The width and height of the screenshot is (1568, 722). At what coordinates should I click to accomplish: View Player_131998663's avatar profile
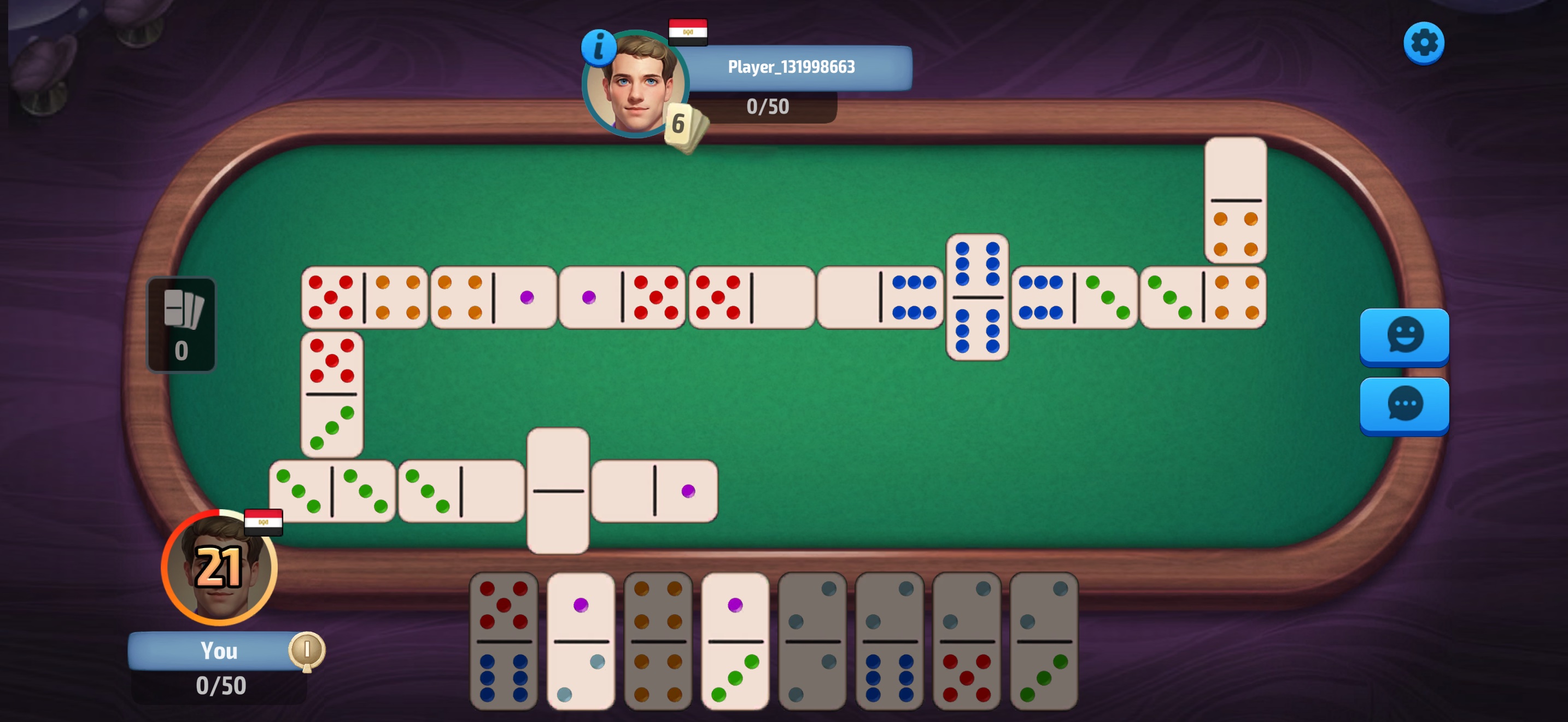(635, 85)
